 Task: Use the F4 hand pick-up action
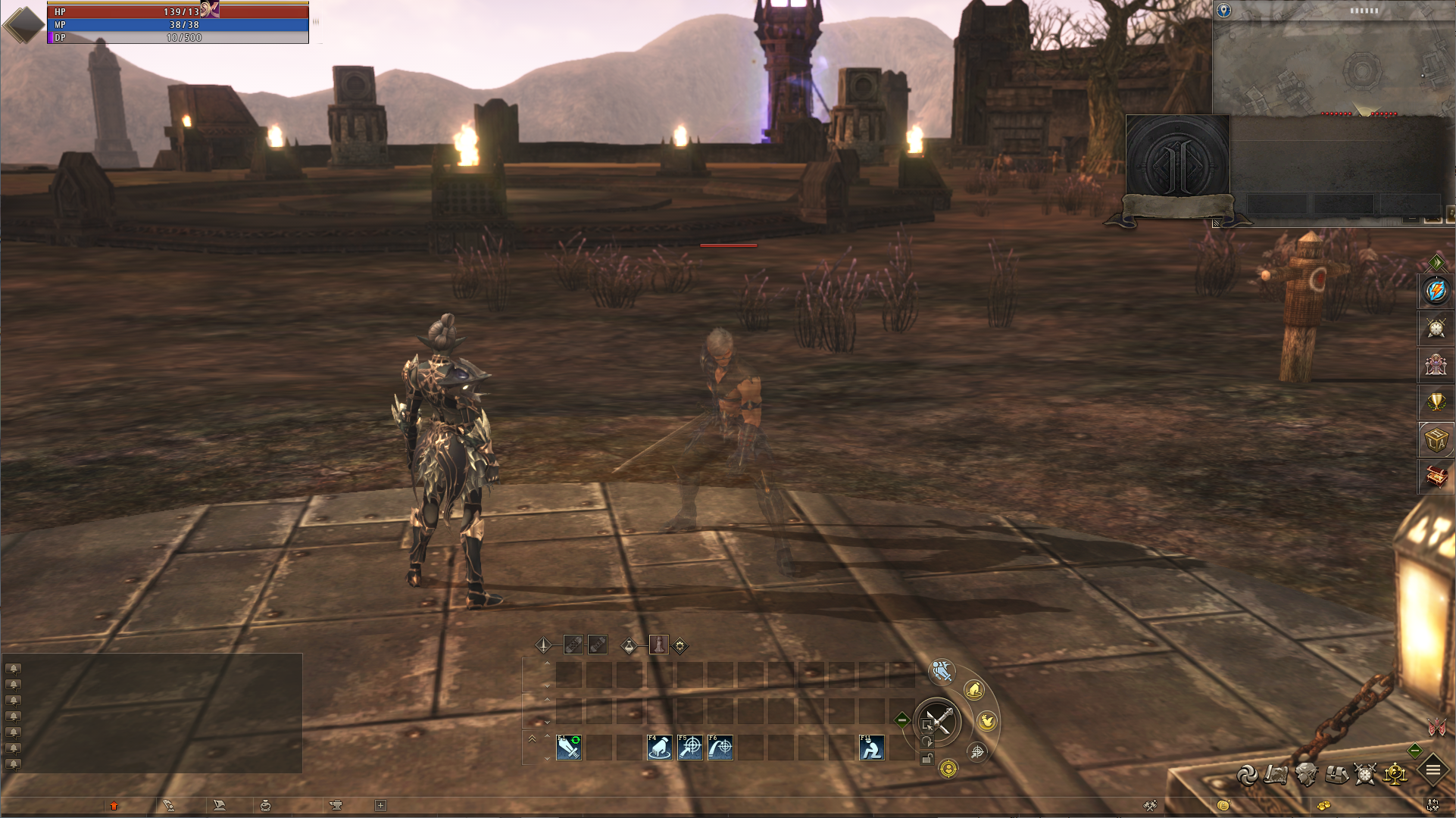(660, 748)
